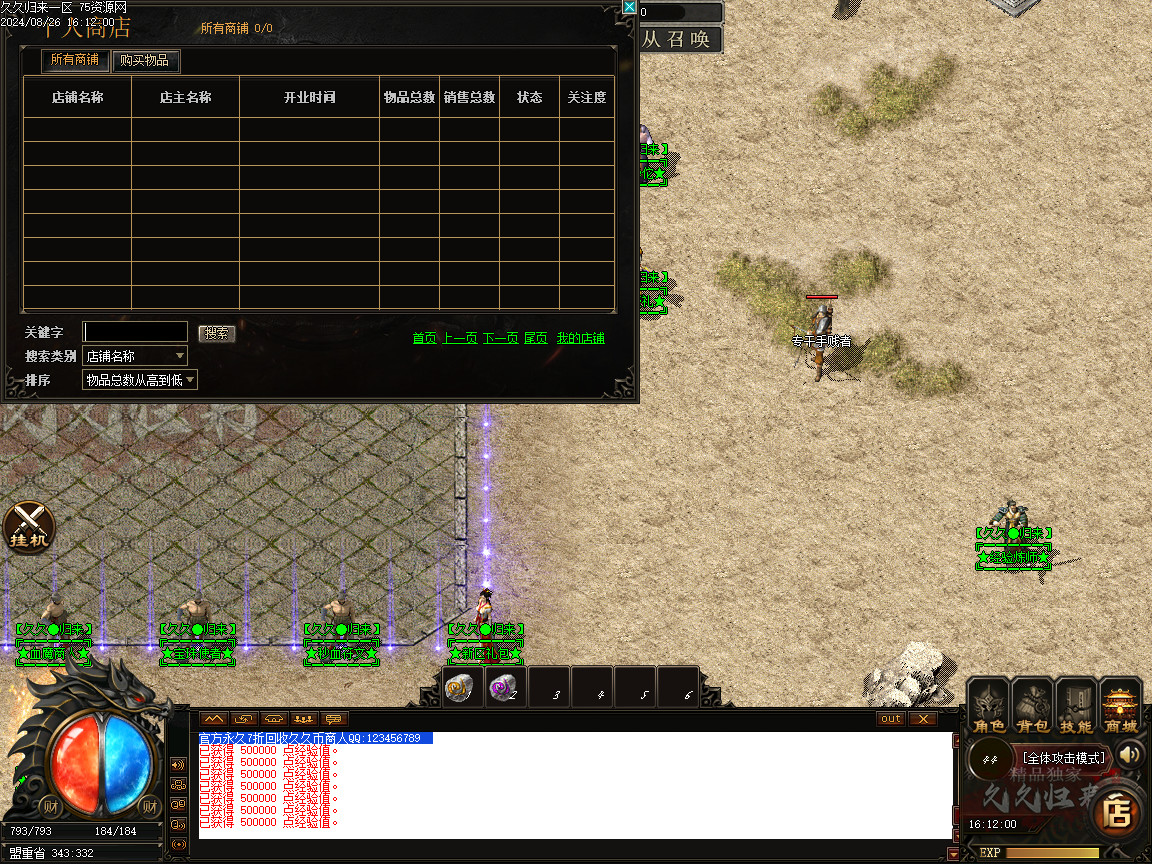Close the personal shop window
The width and height of the screenshot is (1152, 864).
pos(629,7)
